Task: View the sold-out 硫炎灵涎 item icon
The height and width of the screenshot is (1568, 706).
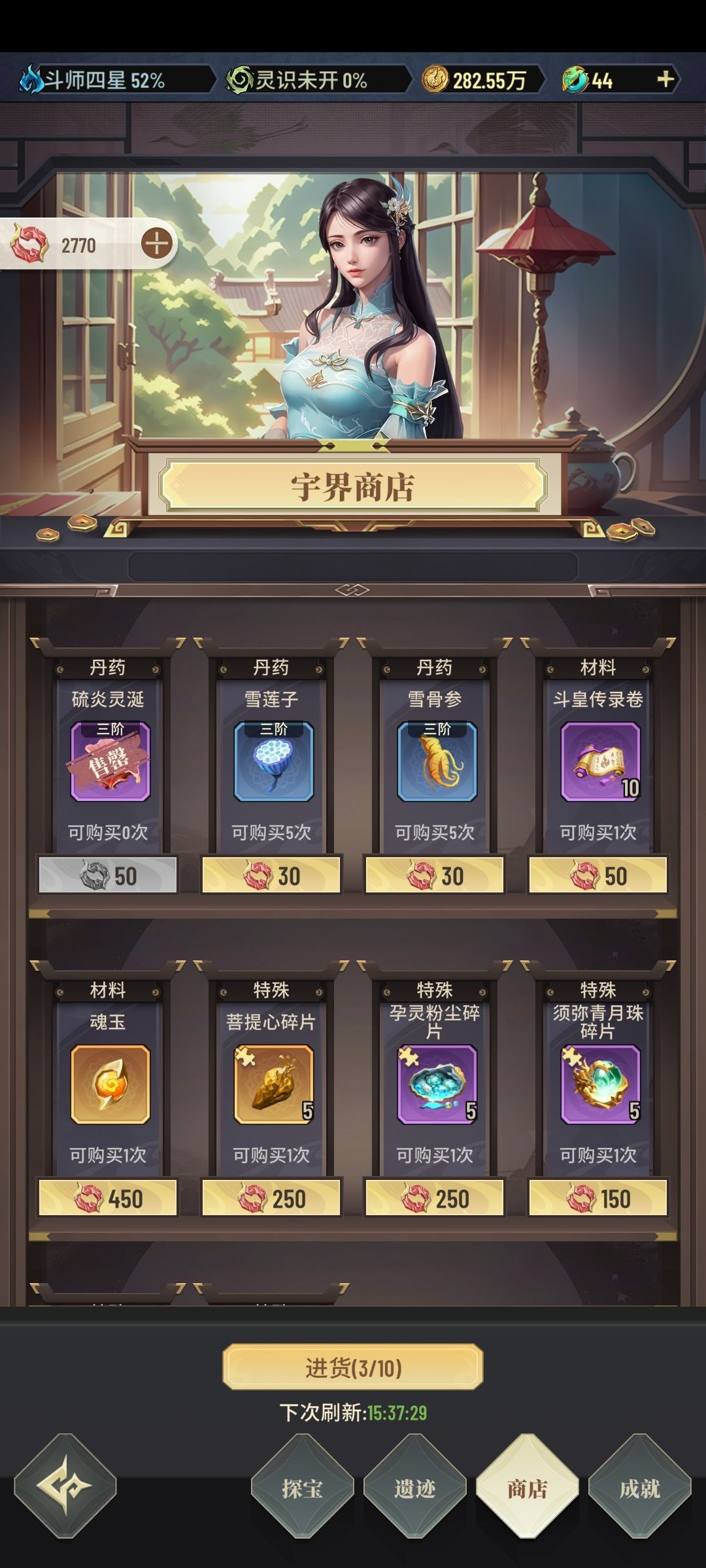Action: point(110,762)
